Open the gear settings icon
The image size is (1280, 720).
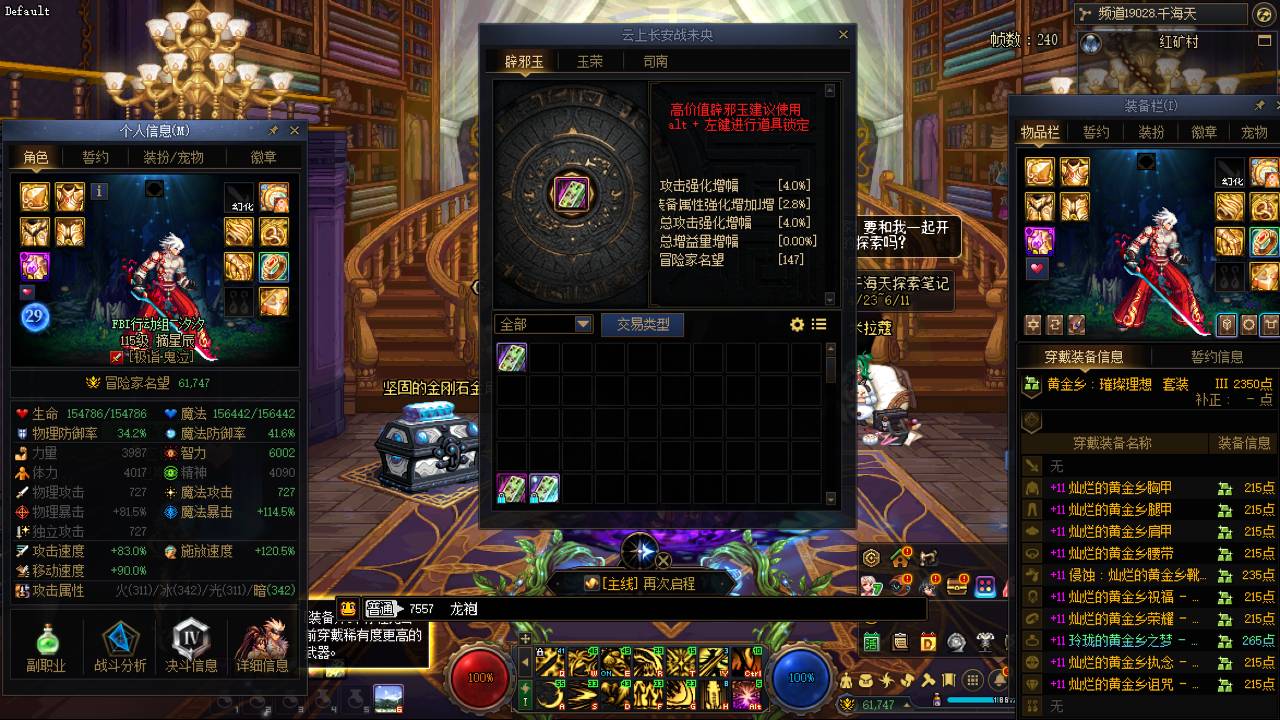click(797, 324)
